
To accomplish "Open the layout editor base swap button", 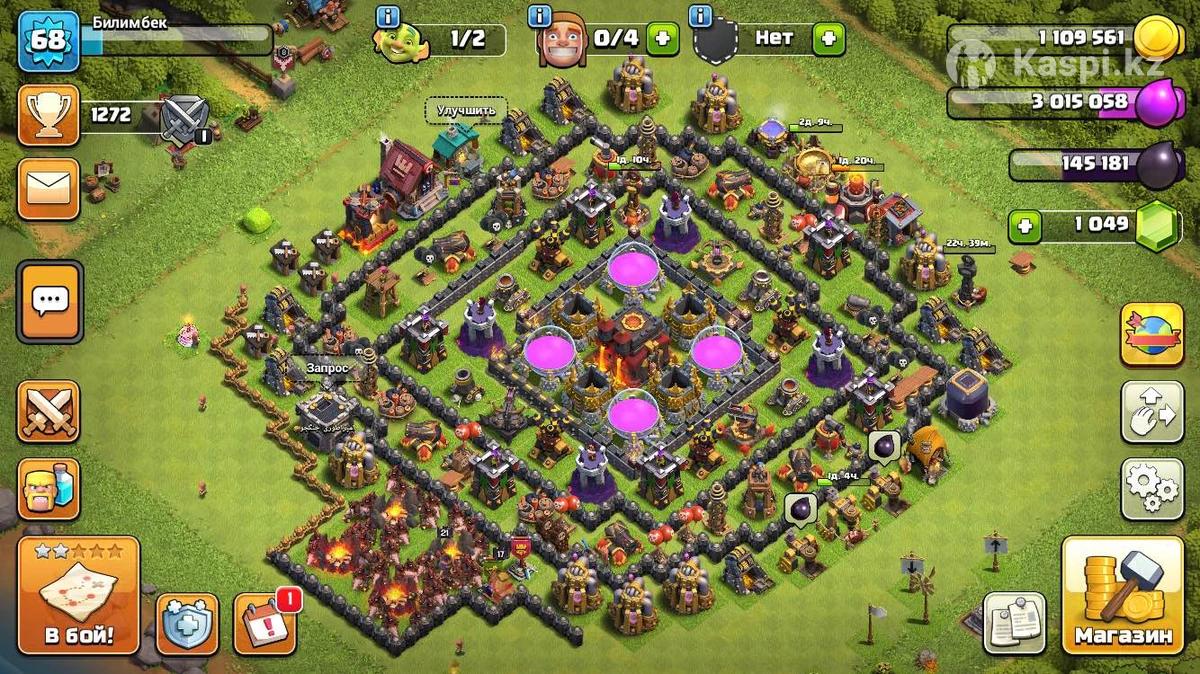I will [x=1151, y=411].
